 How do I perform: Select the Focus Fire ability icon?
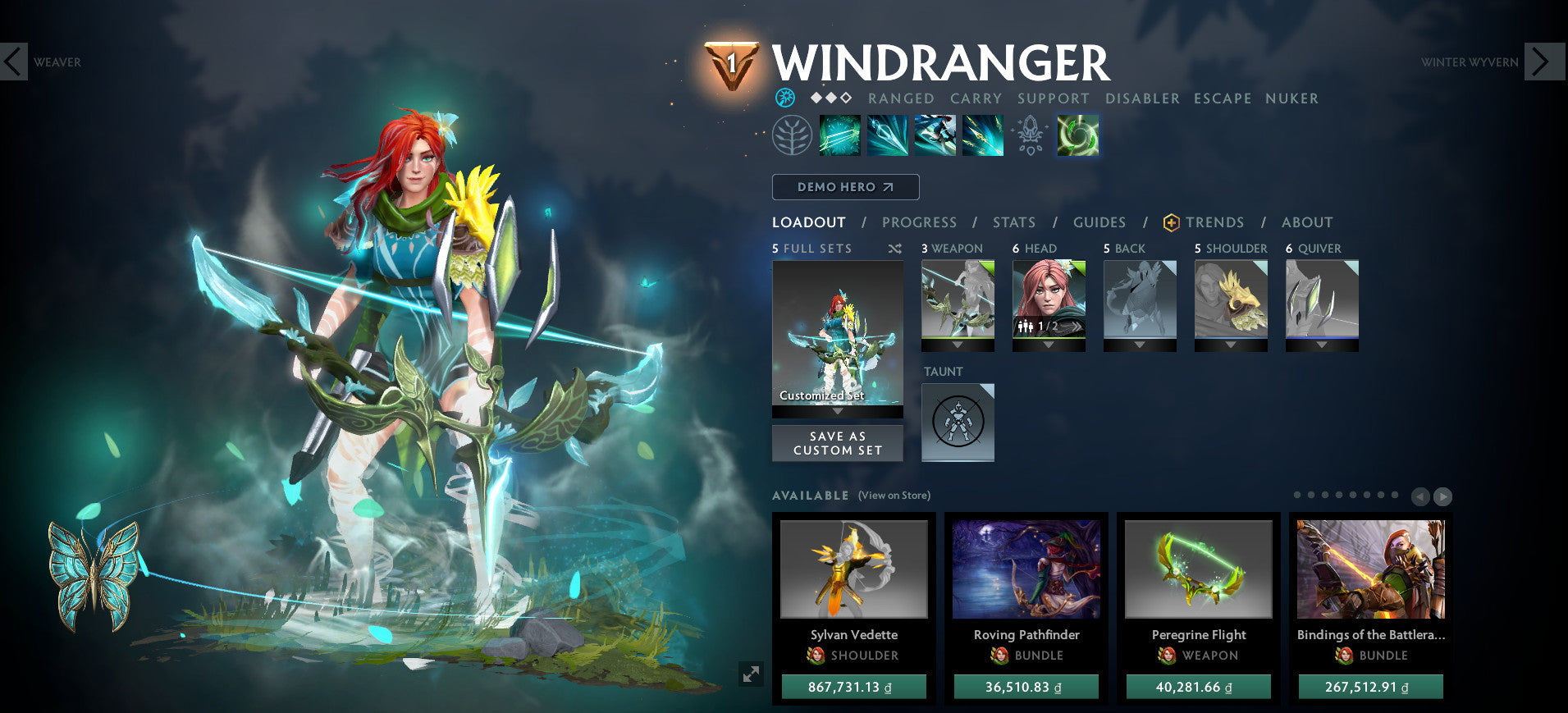pyautogui.click(x=982, y=136)
